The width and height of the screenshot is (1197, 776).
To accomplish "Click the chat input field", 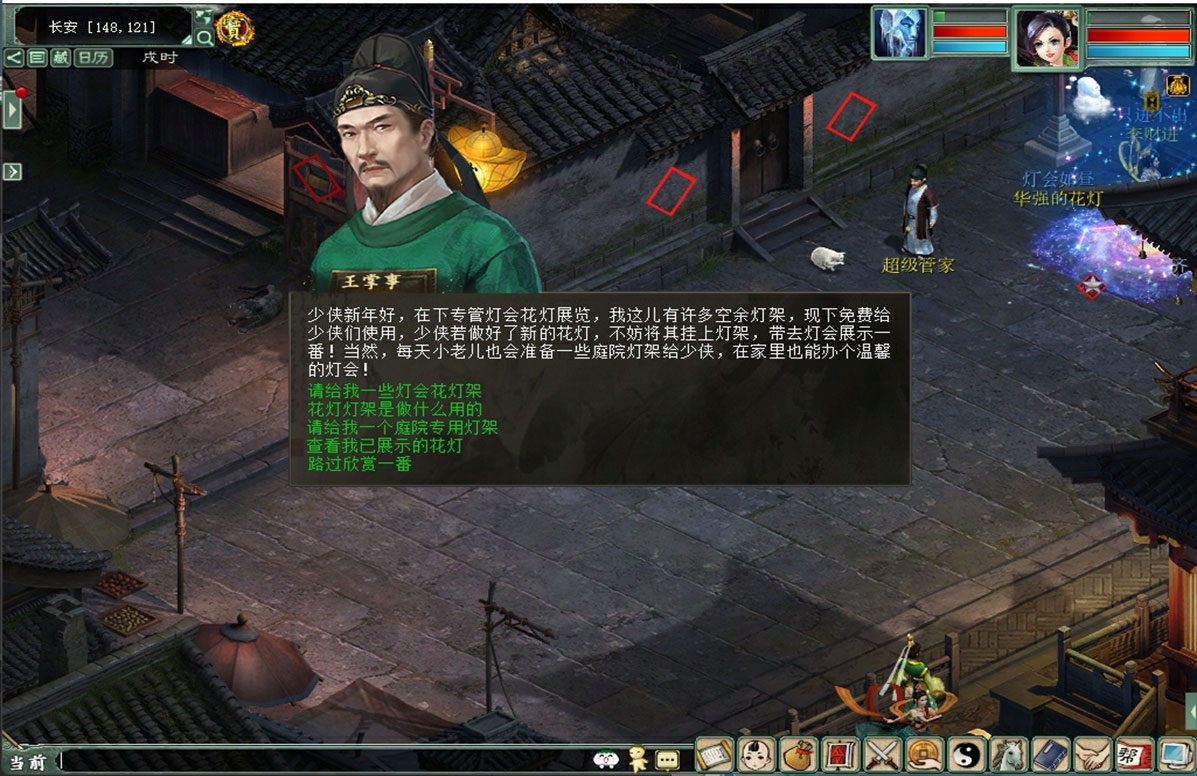I will click(320, 761).
